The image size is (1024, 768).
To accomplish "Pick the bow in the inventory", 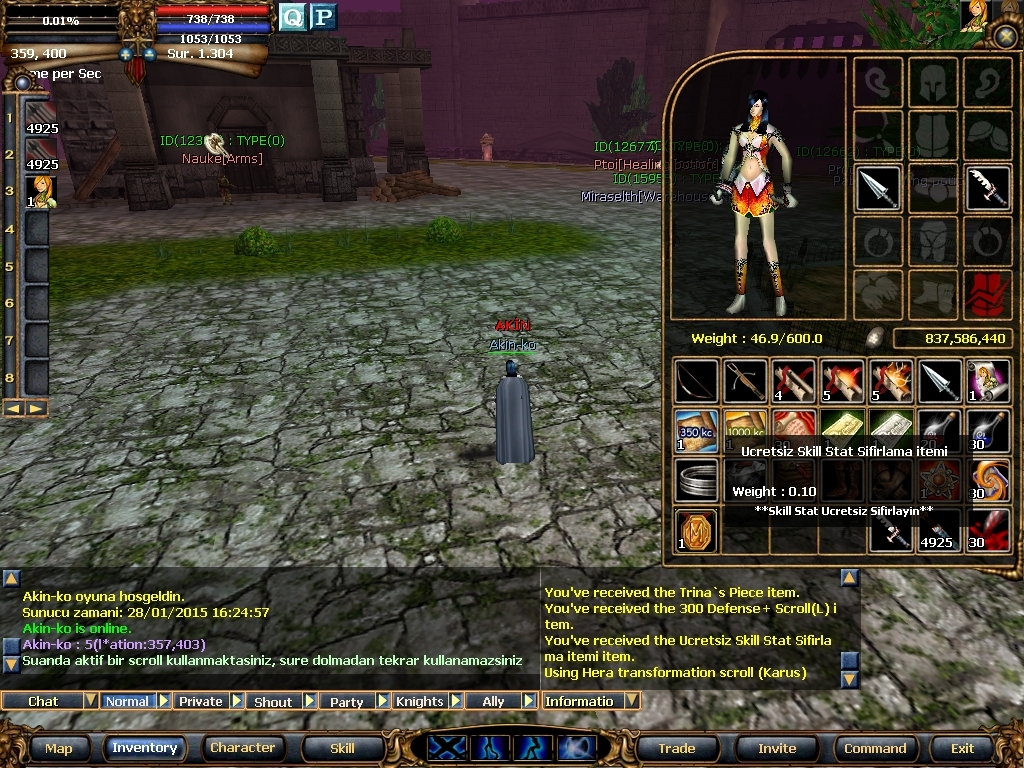I will pyautogui.click(x=696, y=382).
